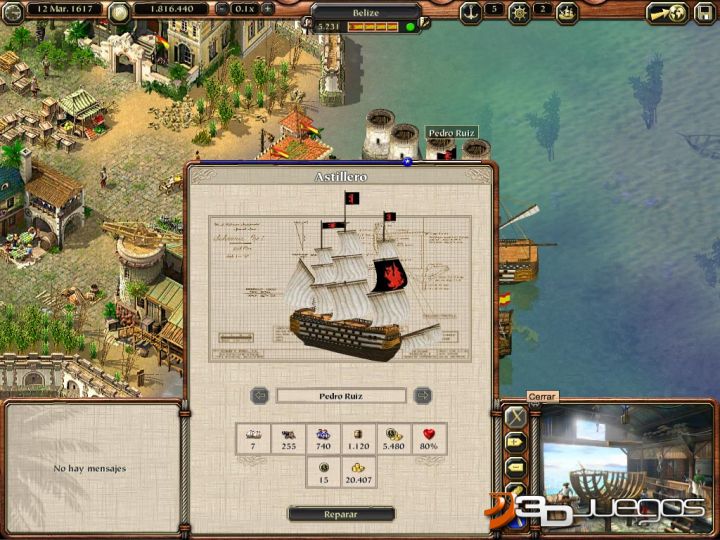
Task: Click the sailing ship icon in top bar
Action: tap(567, 12)
